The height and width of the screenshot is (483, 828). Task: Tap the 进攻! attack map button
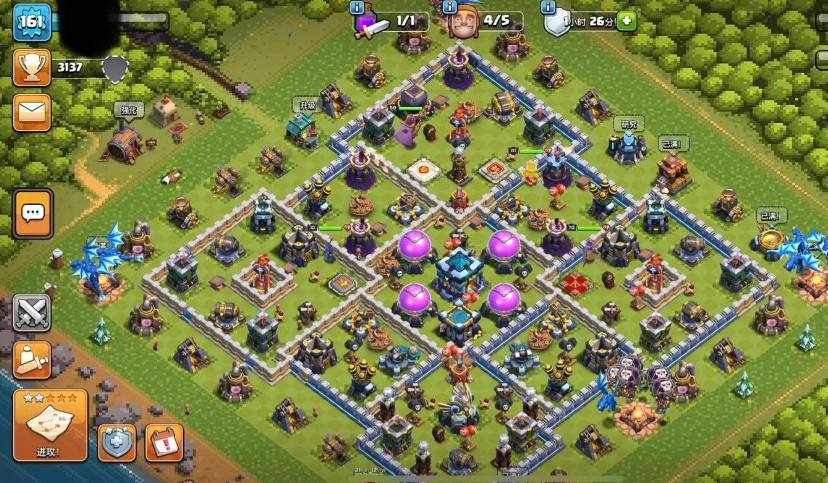[x=49, y=425]
